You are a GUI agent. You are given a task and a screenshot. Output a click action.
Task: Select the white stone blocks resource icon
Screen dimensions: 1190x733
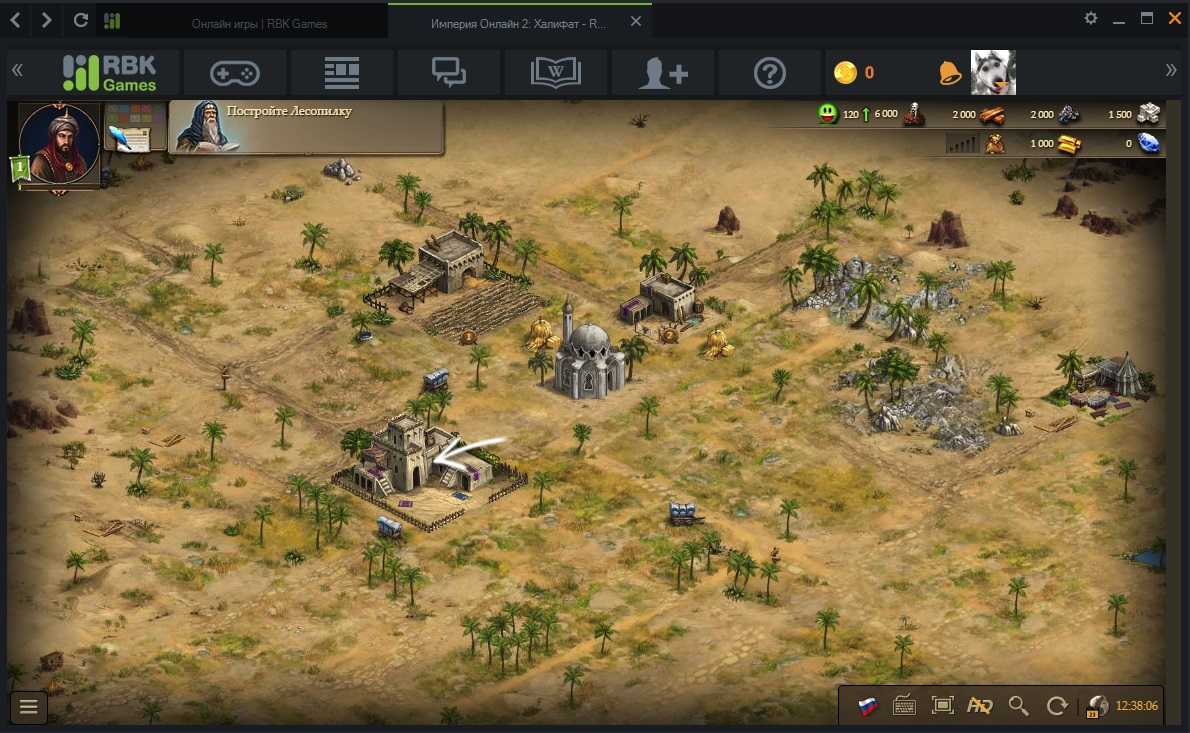coord(1147,114)
